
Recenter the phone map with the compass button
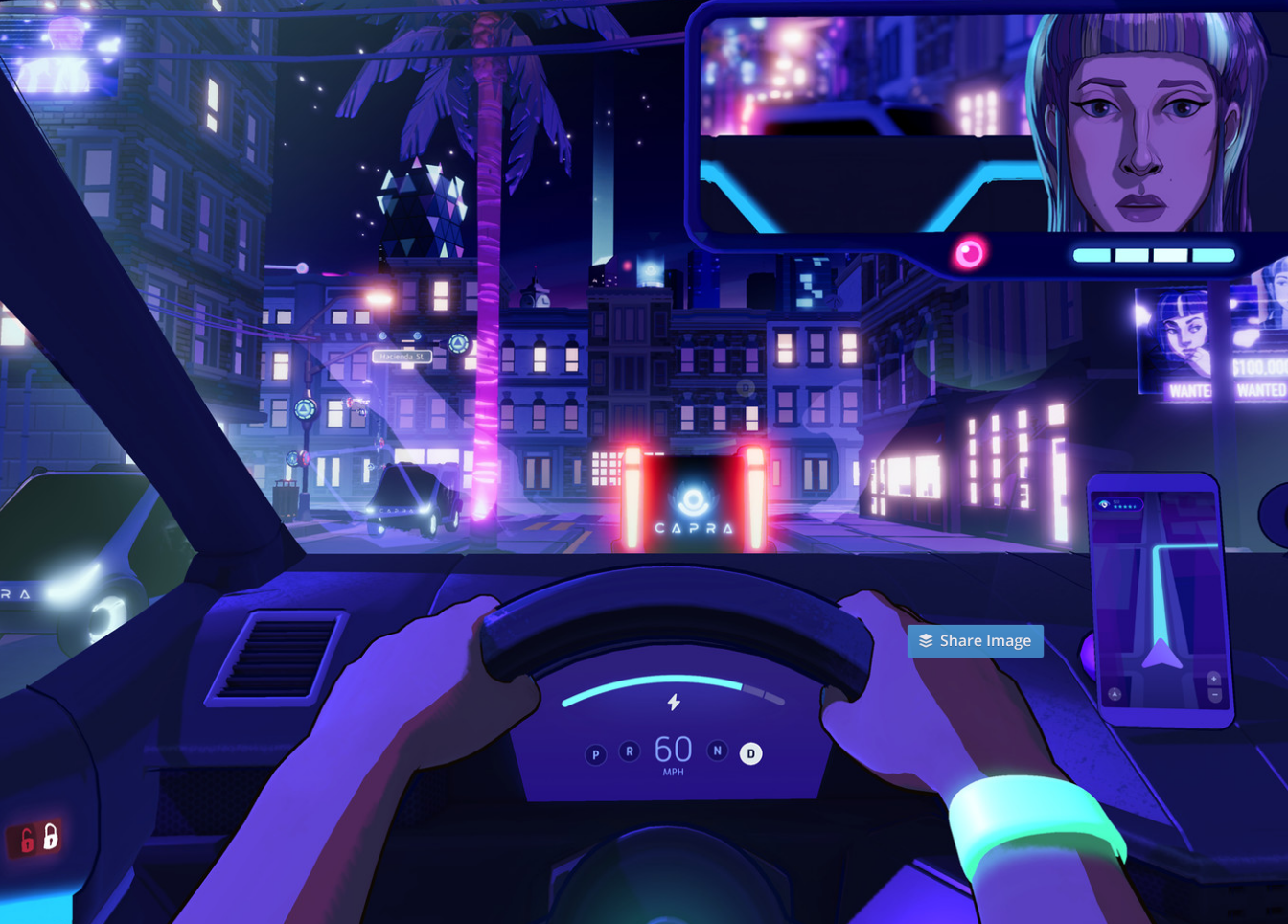1115,694
